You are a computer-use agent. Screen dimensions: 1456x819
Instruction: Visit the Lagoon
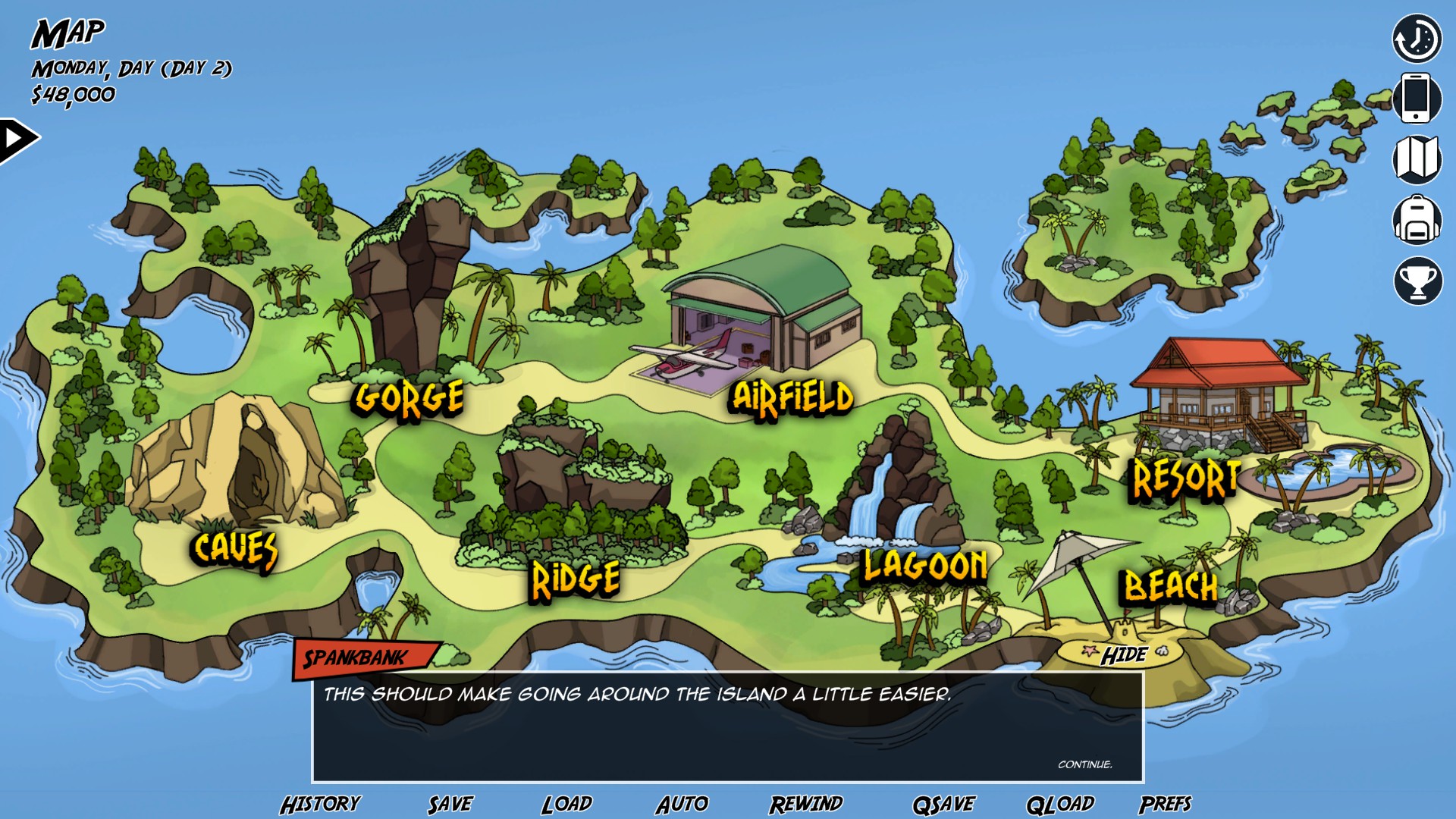pyautogui.click(x=925, y=566)
